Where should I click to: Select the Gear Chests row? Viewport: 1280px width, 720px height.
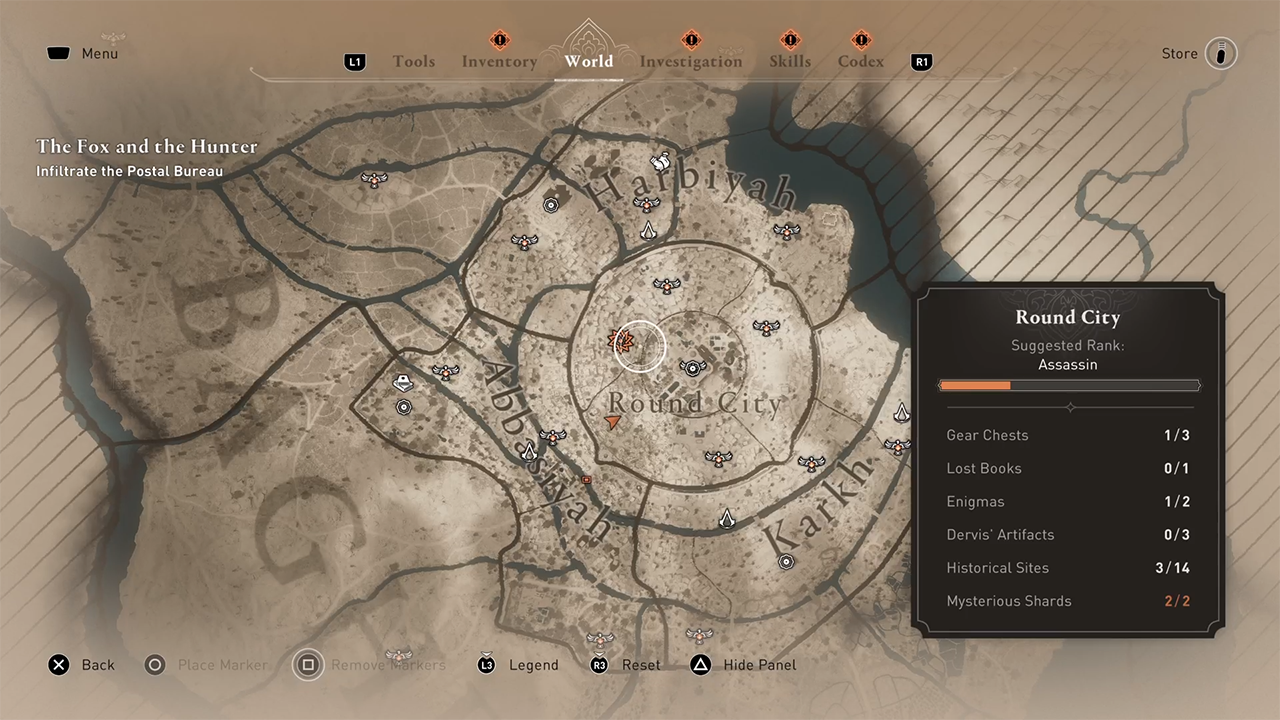[1068, 435]
